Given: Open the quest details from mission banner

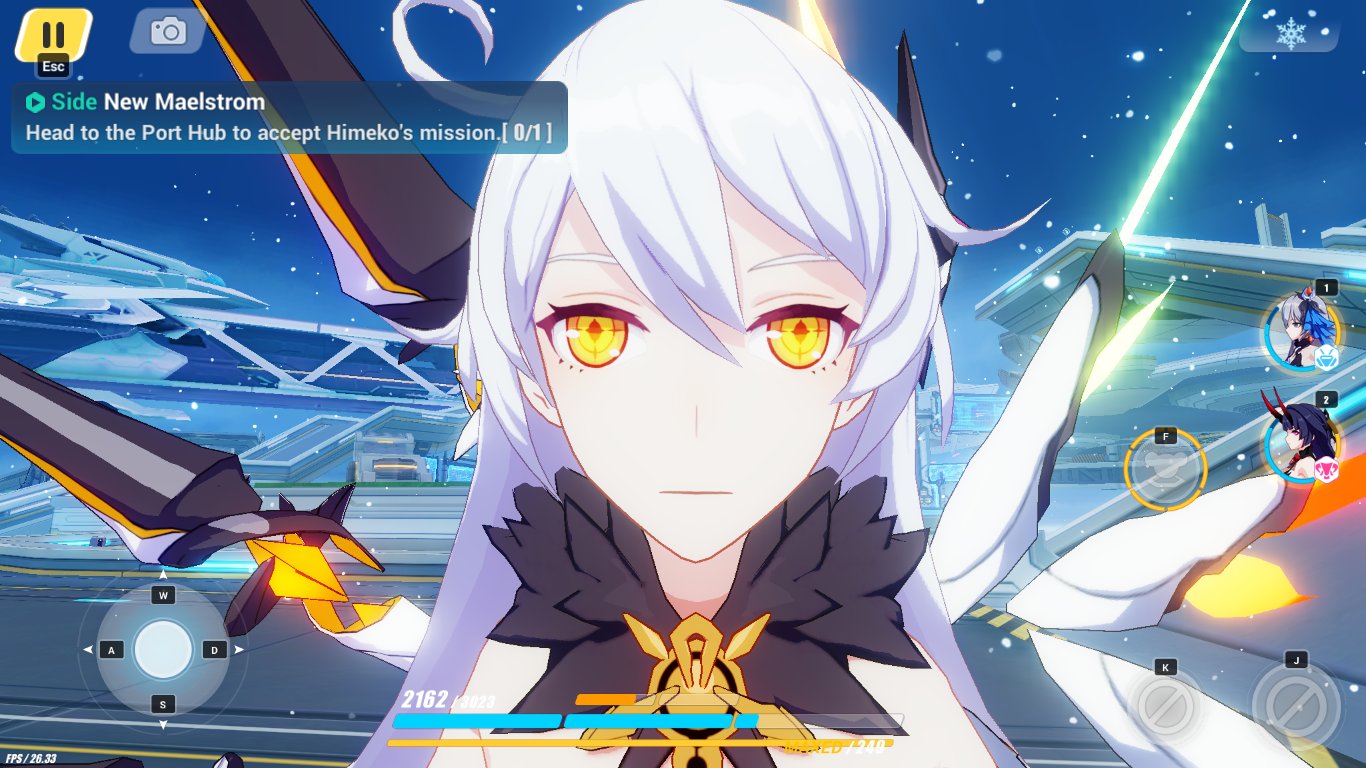Looking at the screenshot, I should (285, 117).
